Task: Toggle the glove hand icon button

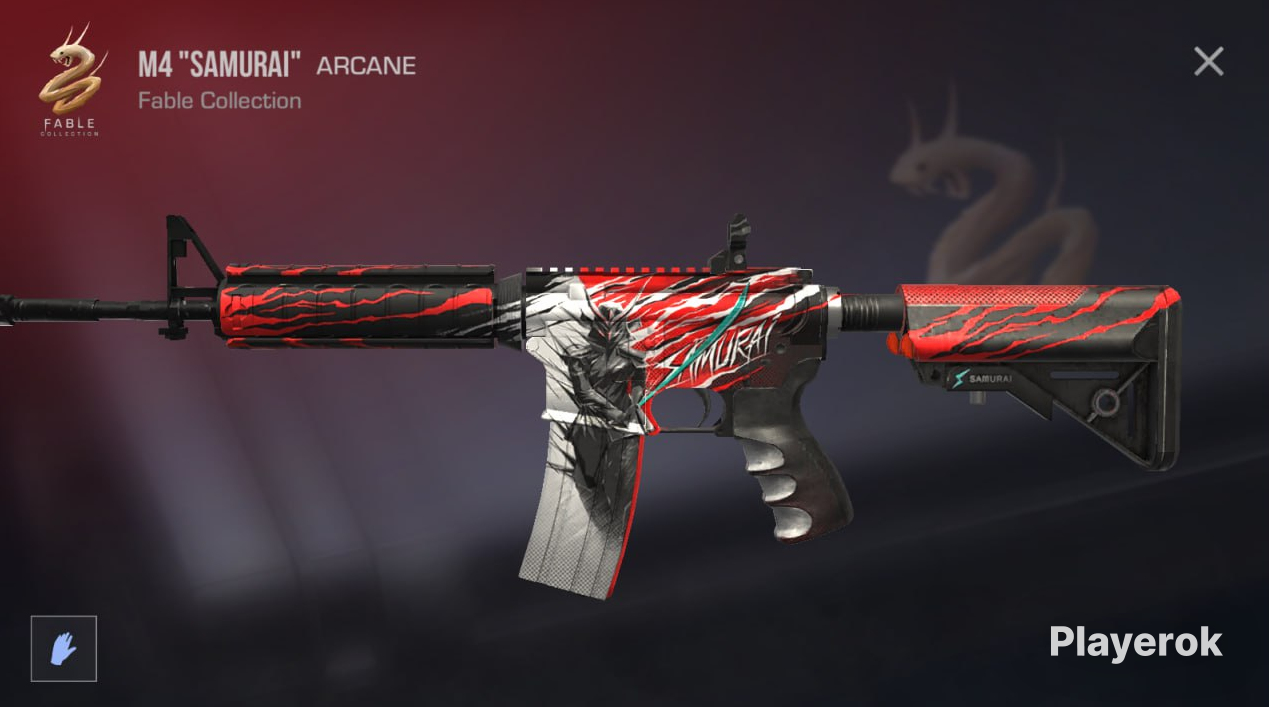Action: coord(64,648)
